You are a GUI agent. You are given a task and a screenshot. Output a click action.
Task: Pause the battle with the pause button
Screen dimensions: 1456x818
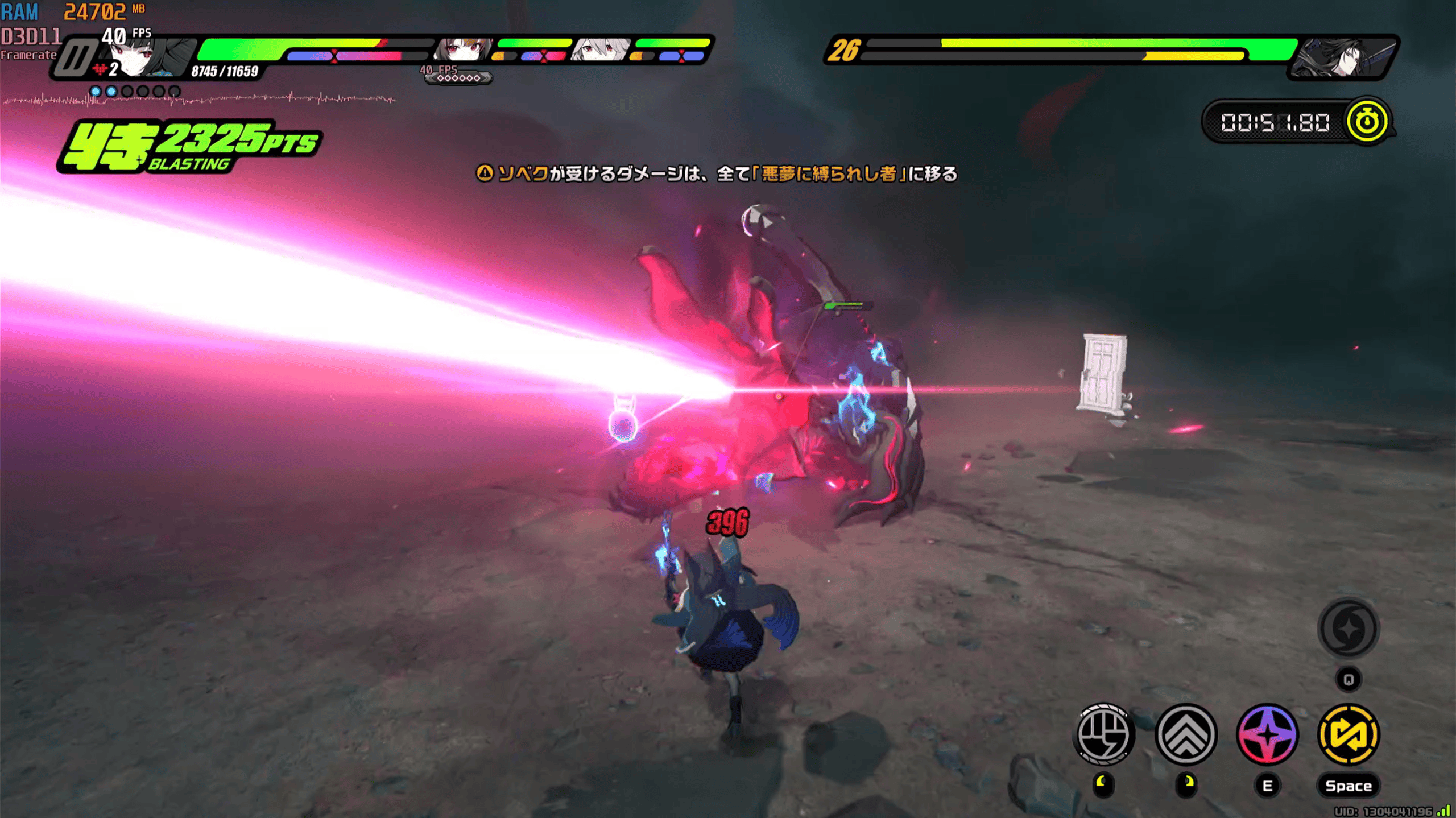76,57
